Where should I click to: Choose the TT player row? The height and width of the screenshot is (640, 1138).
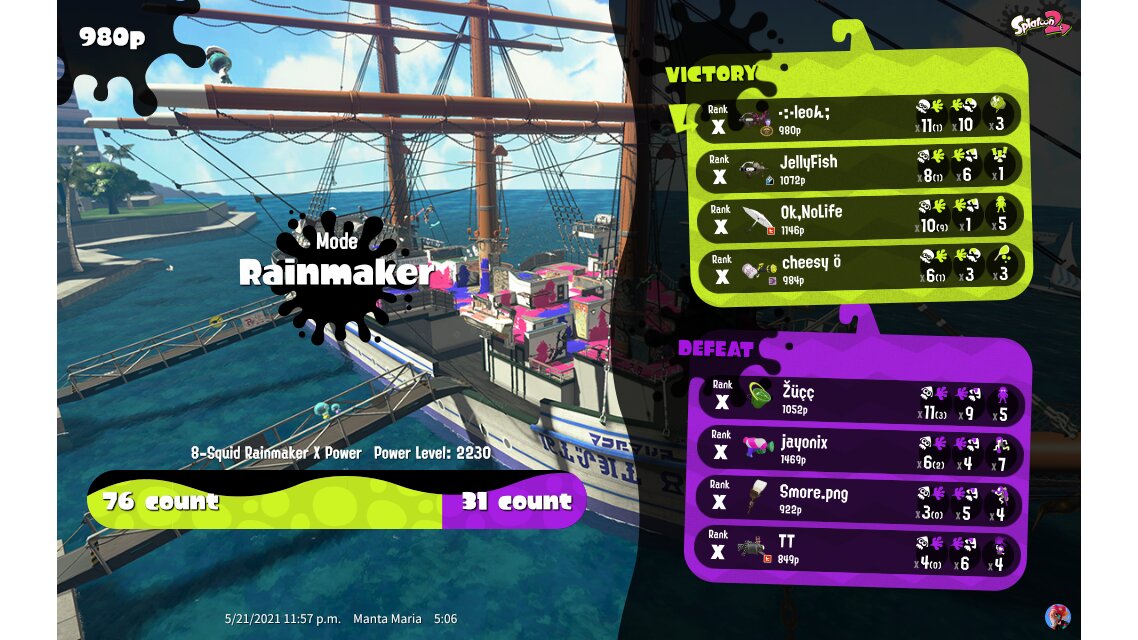pos(858,551)
